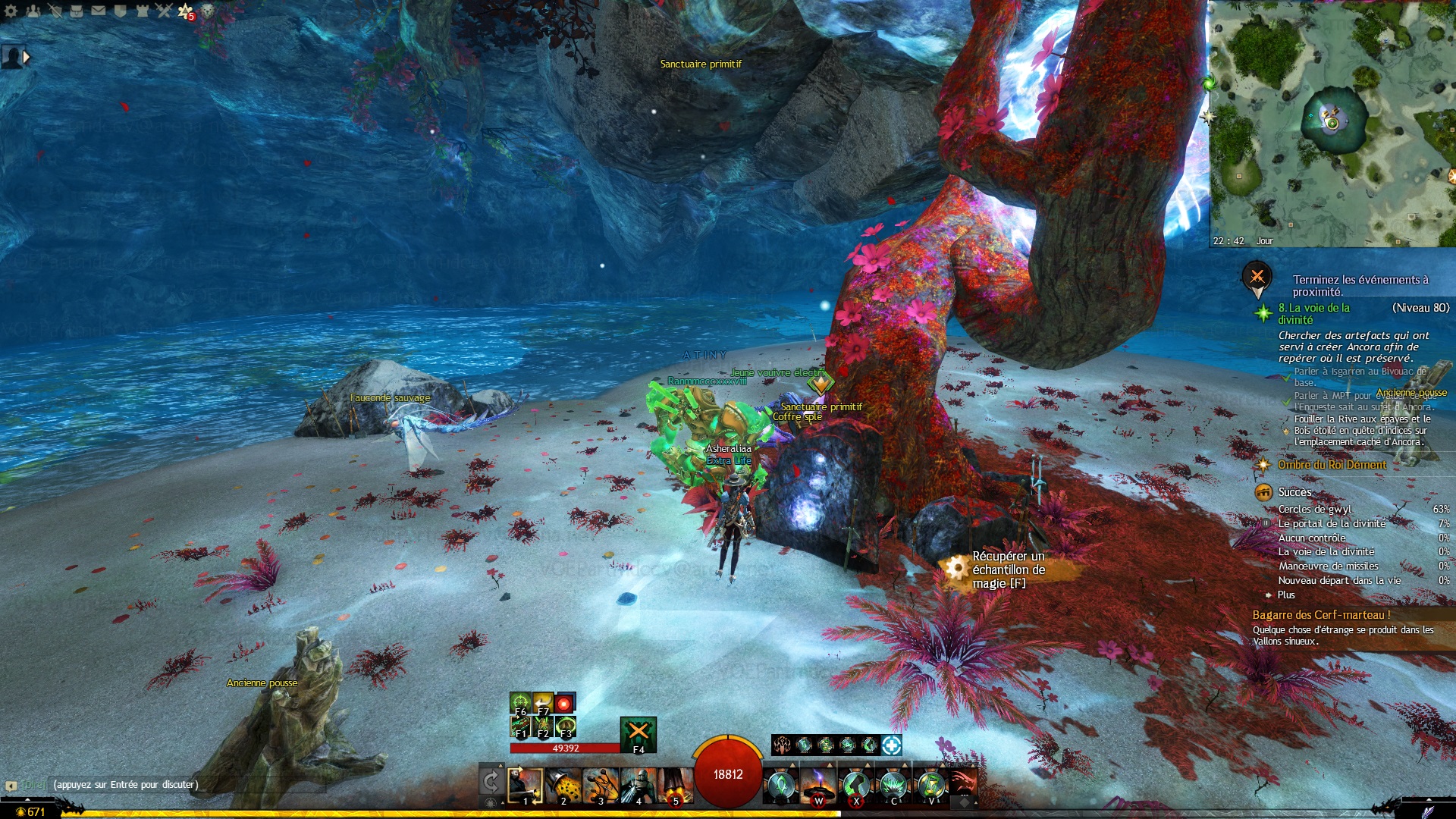The image size is (1456, 819).
Task: Open the World vs World castle icon
Action: [x=143, y=11]
